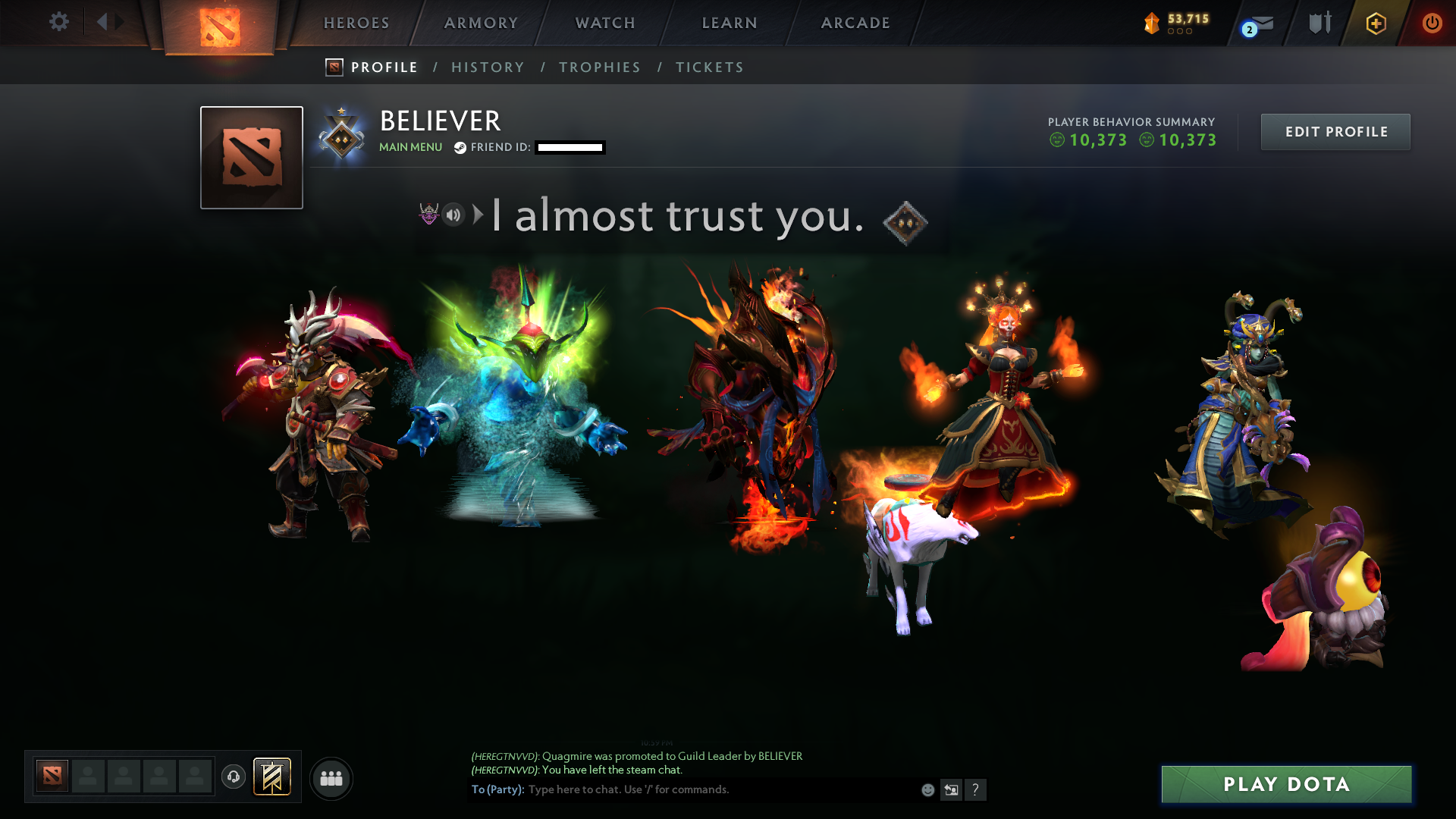
Task: Switch to the HISTORY tab
Action: [x=488, y=67]
